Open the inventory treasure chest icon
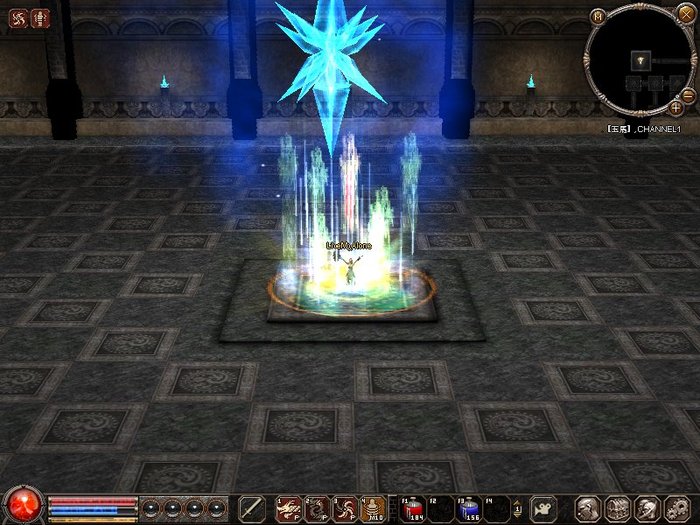Image resolution: width=700 pixels, height=525 pixels. click(618, 508)
